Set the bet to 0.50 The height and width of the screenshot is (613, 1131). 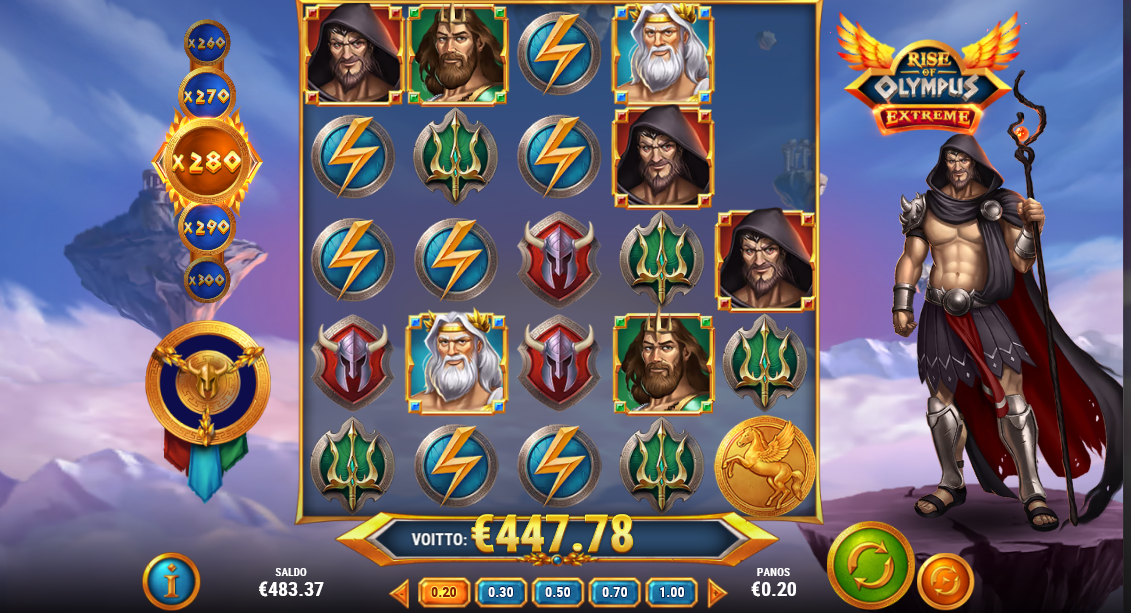[x=558, y=592]
